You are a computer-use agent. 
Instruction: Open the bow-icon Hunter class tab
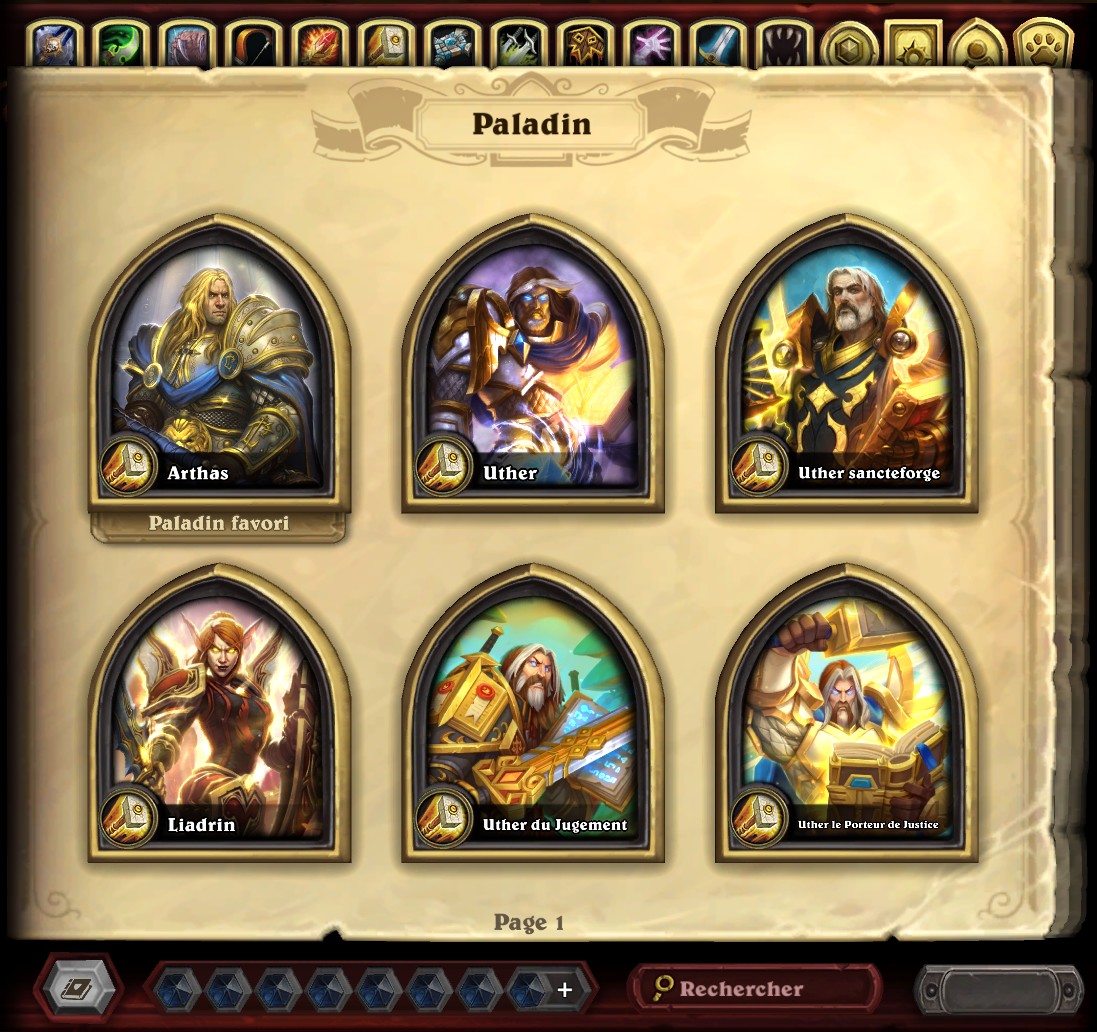coord(252,45)
